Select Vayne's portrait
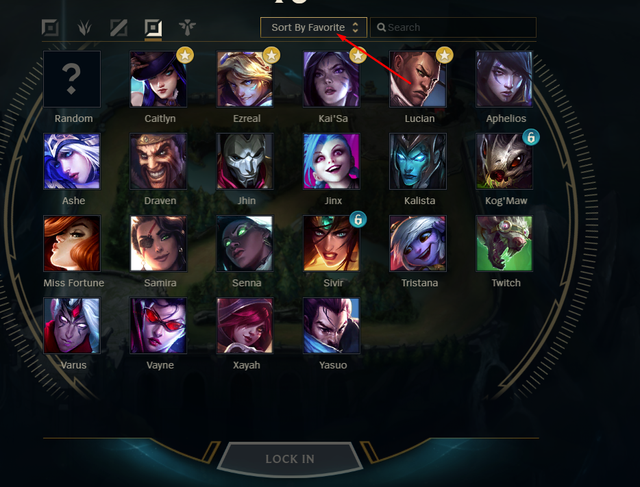 (158, 325)
